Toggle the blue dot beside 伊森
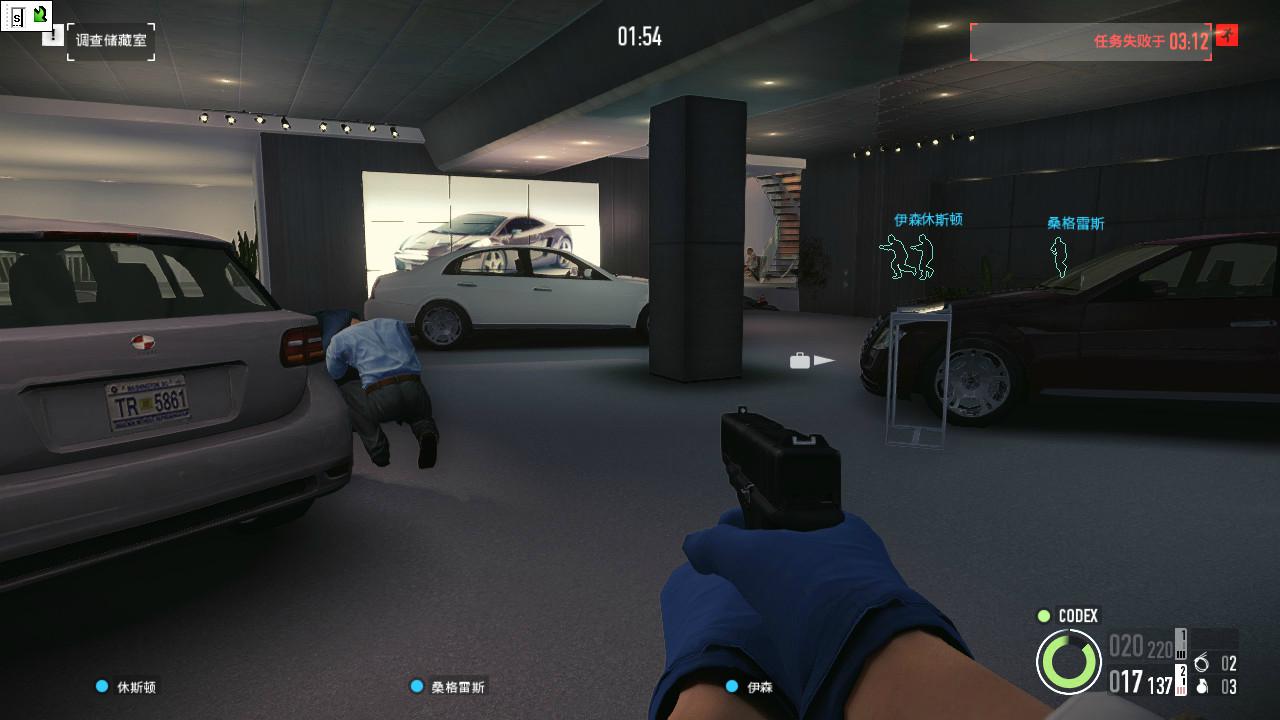1280x720 pixels. point(729,687)
